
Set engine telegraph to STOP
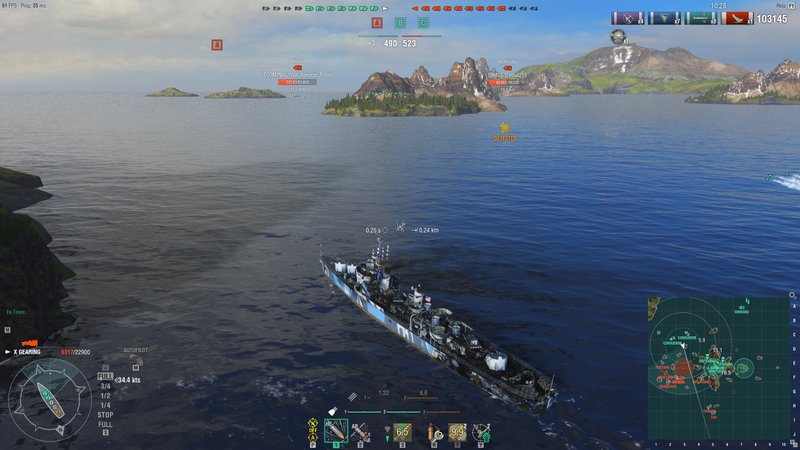[105, 413]
